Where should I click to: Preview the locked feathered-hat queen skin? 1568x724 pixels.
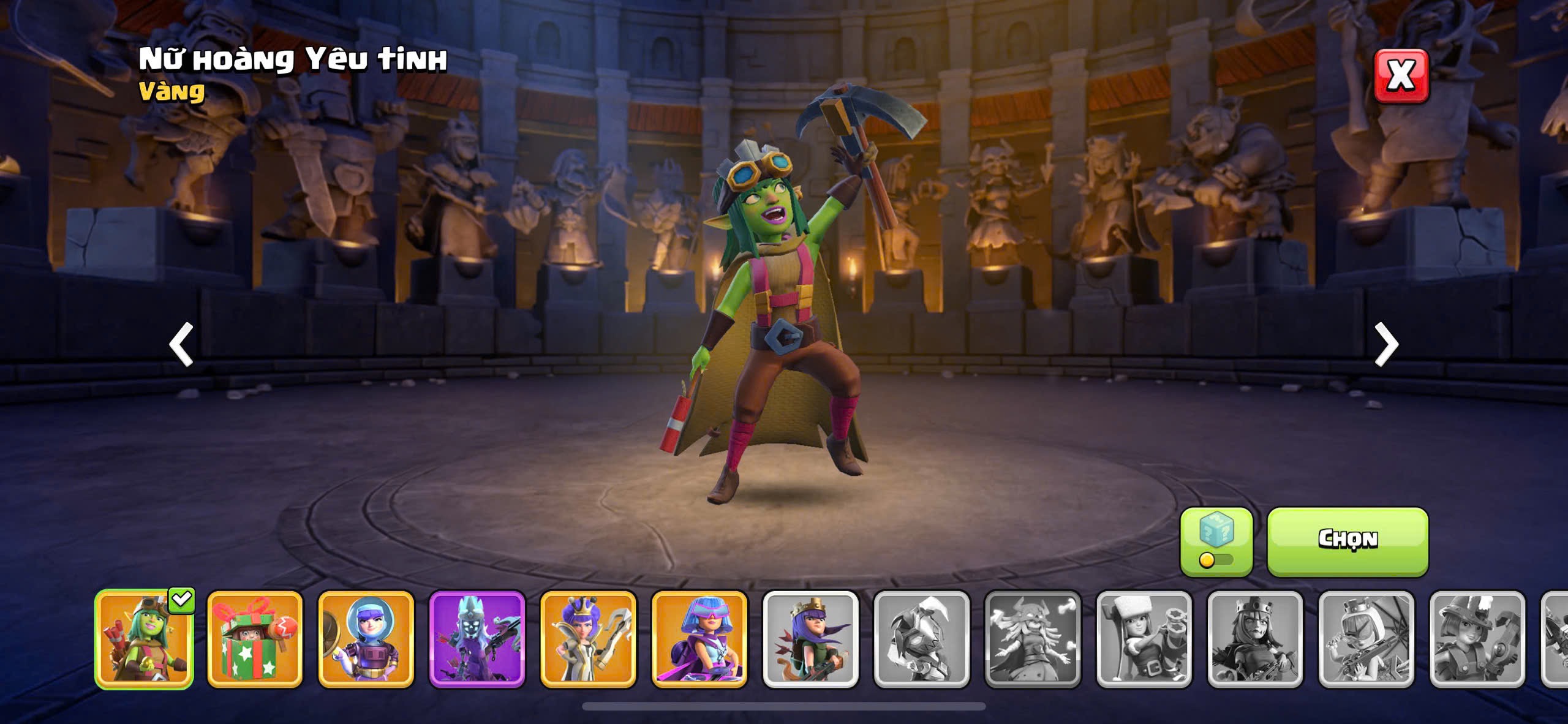(x=1477, y=639)
